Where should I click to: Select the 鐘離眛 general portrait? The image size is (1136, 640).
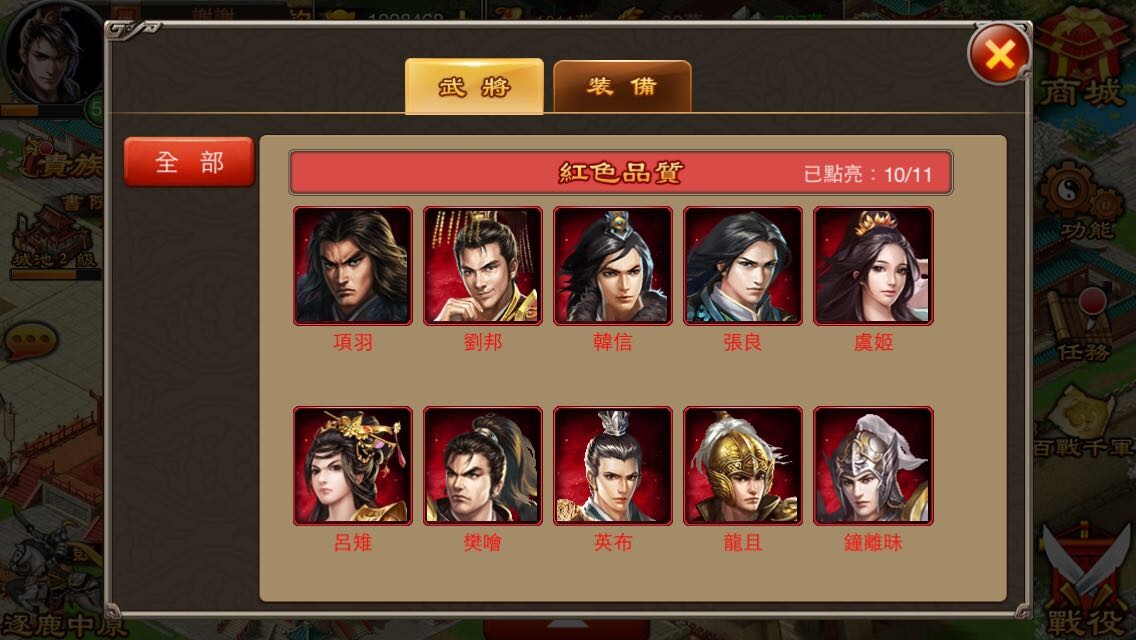tap(872, 466)
